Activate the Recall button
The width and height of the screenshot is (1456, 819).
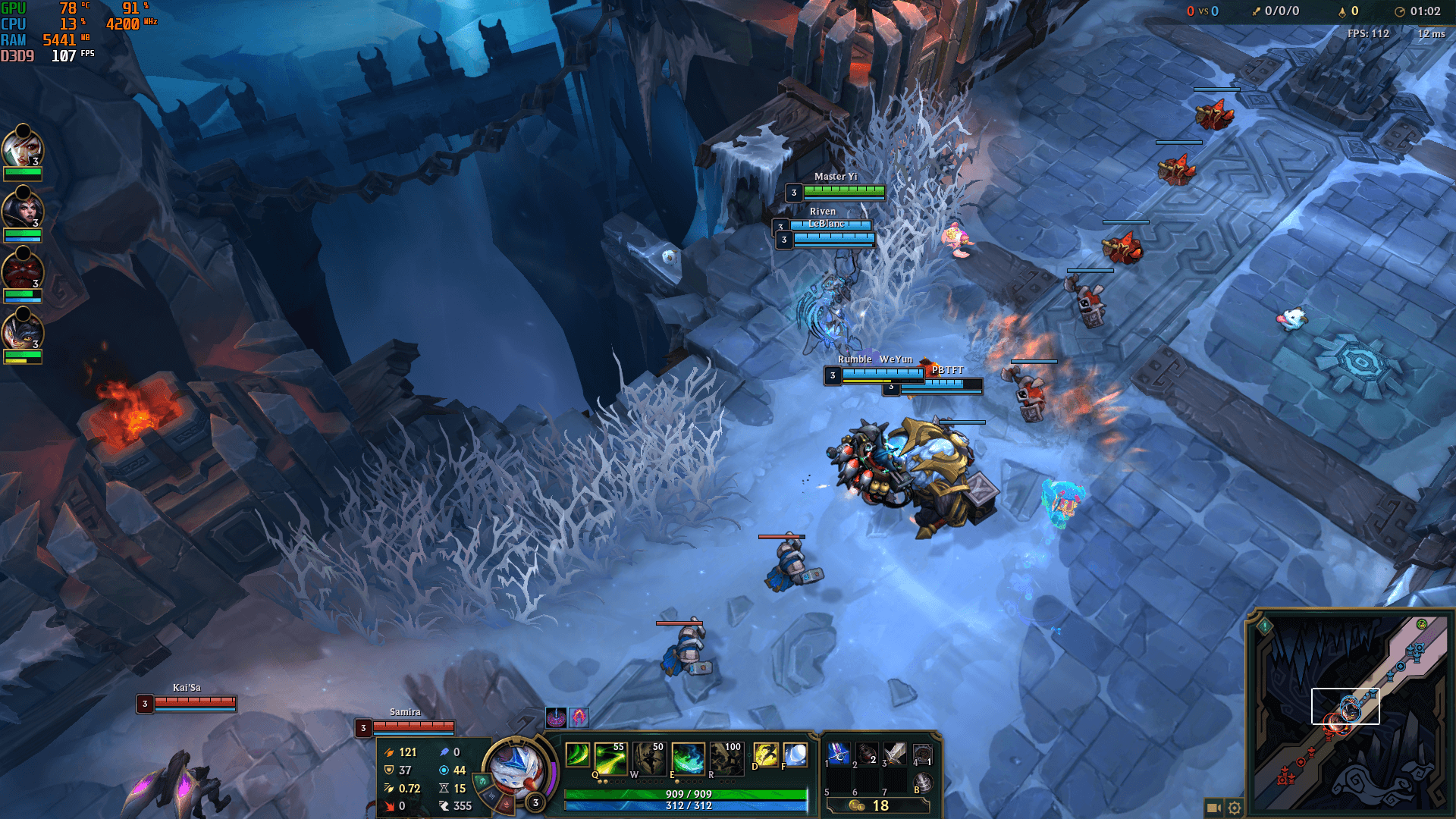(x=922, y=782)
